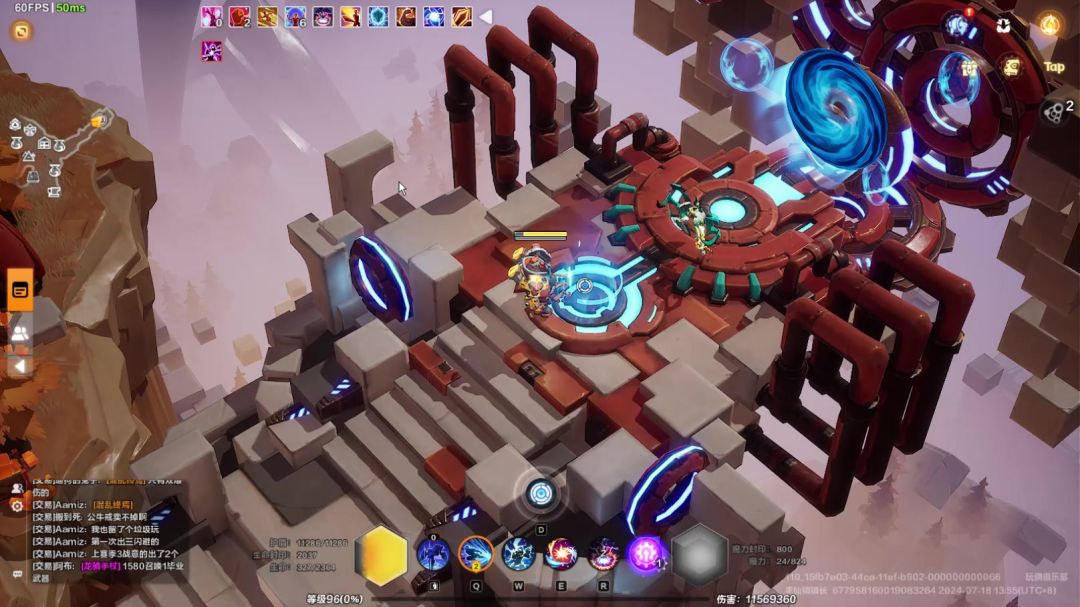Use the W lightning skill
This screenshot has height=607, width=1080.
point(518,554)
